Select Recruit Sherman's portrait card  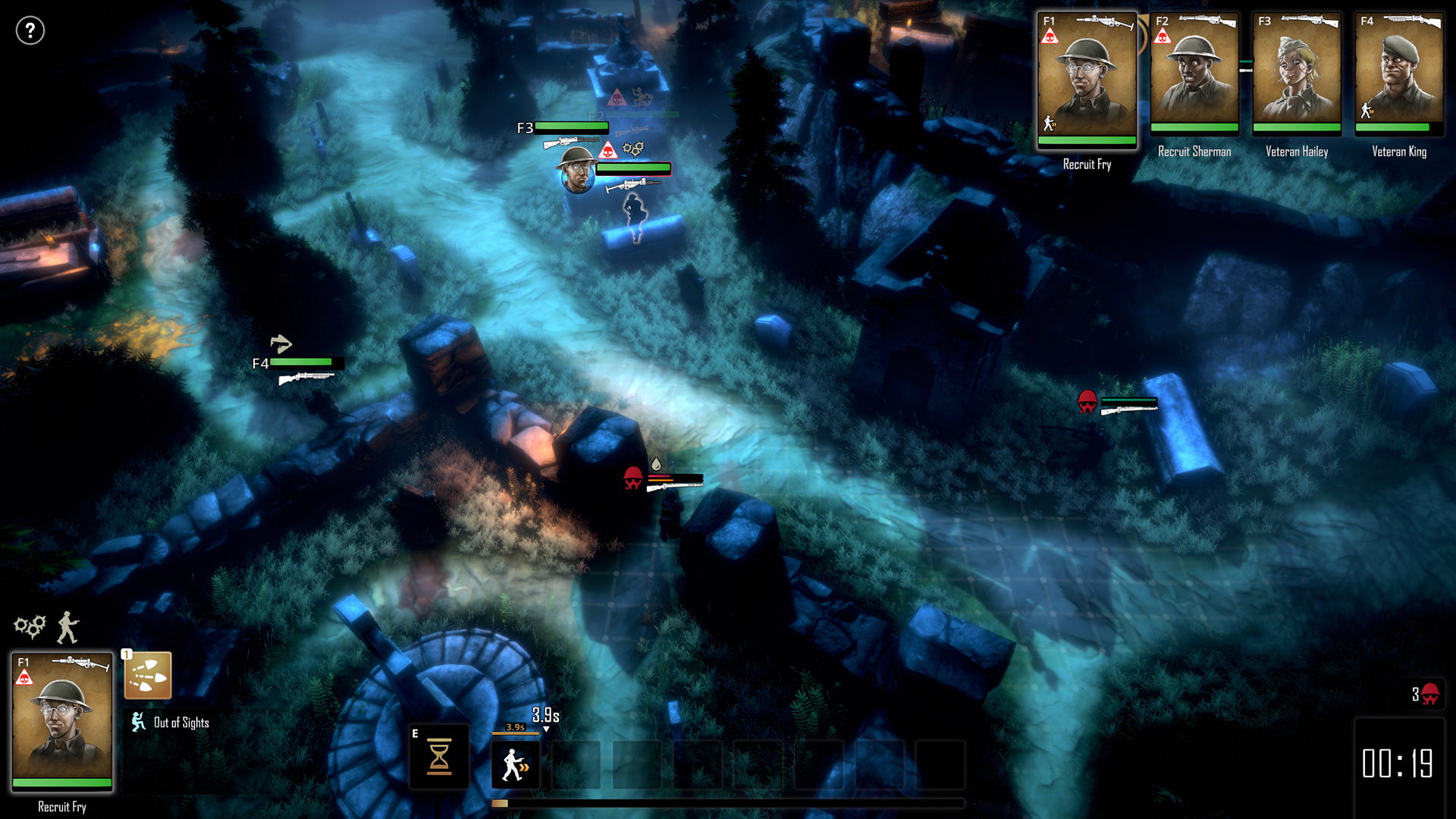coord(1194,74)
